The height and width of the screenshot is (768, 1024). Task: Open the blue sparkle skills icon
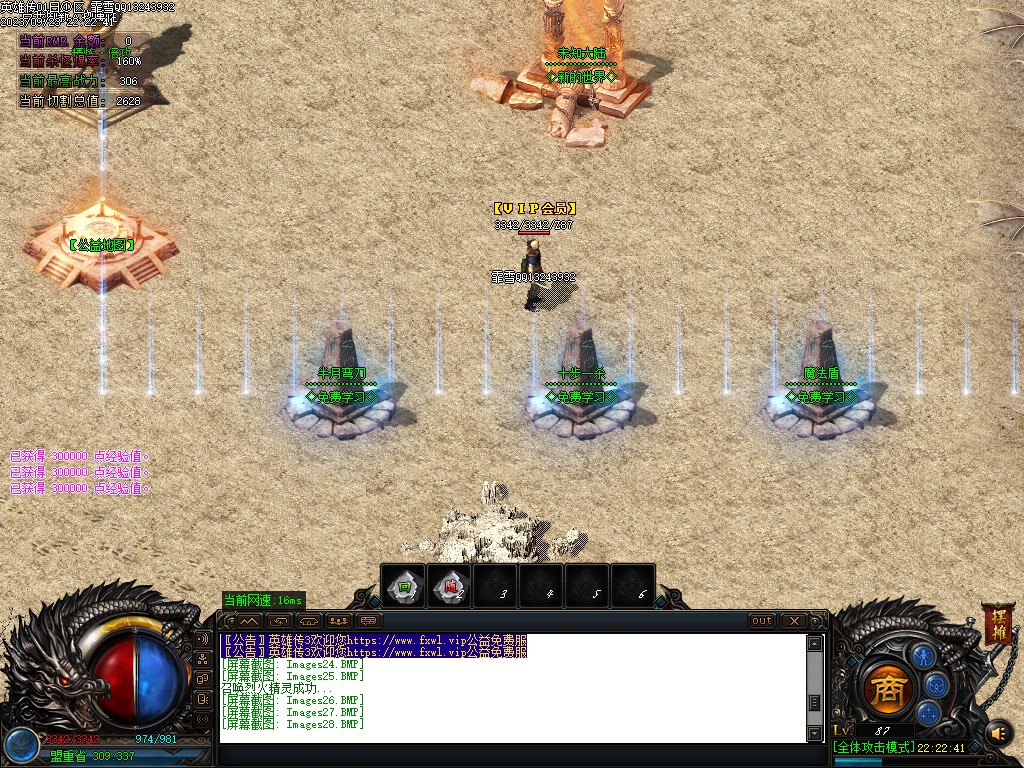coord(929,713)
